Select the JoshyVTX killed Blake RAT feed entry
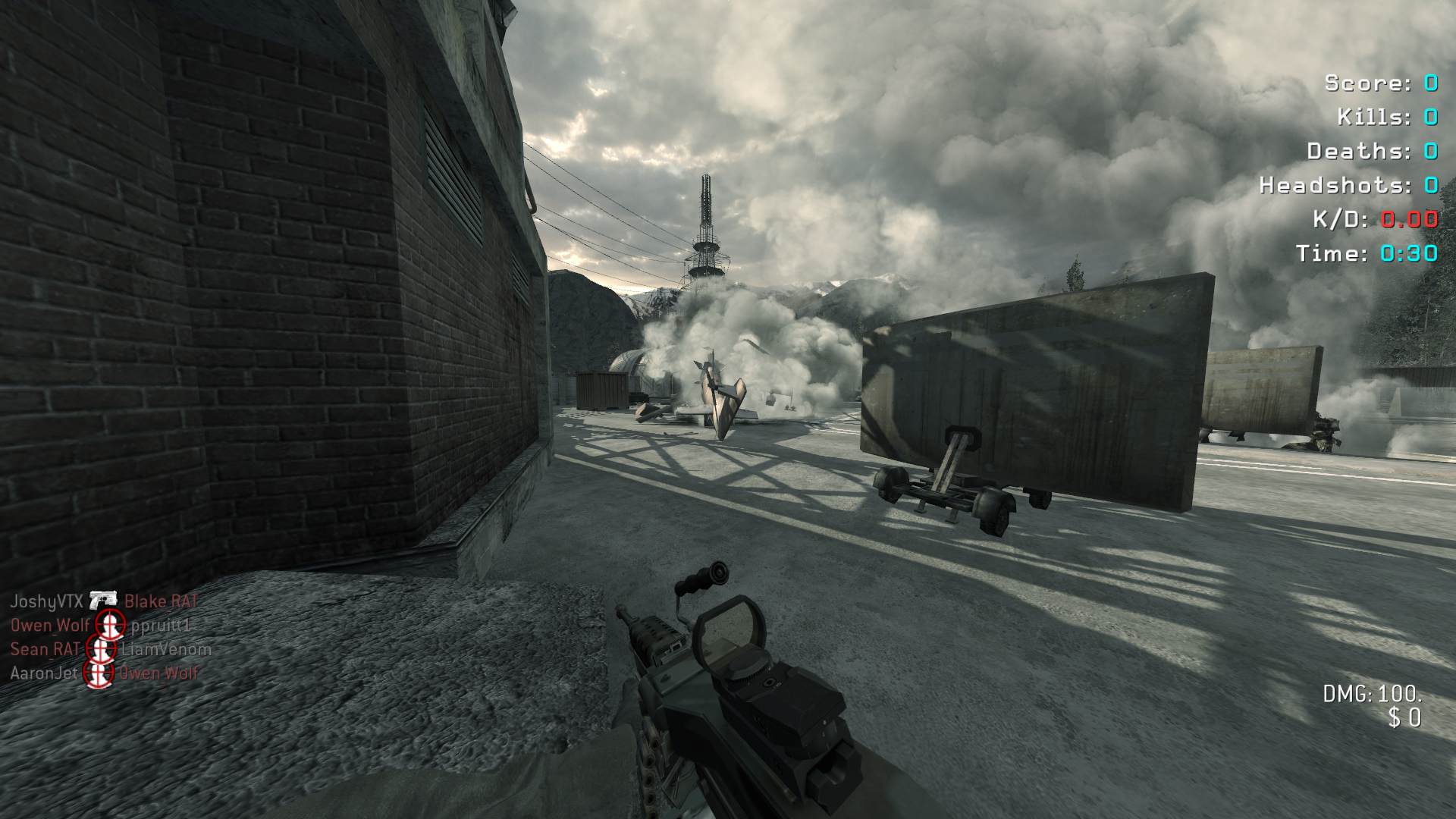 (105, 601)
